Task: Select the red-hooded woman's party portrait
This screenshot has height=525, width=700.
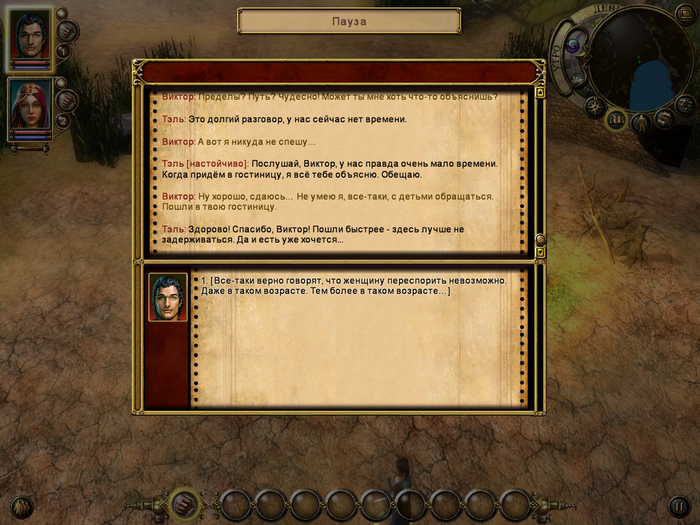Action: (30, 107)
